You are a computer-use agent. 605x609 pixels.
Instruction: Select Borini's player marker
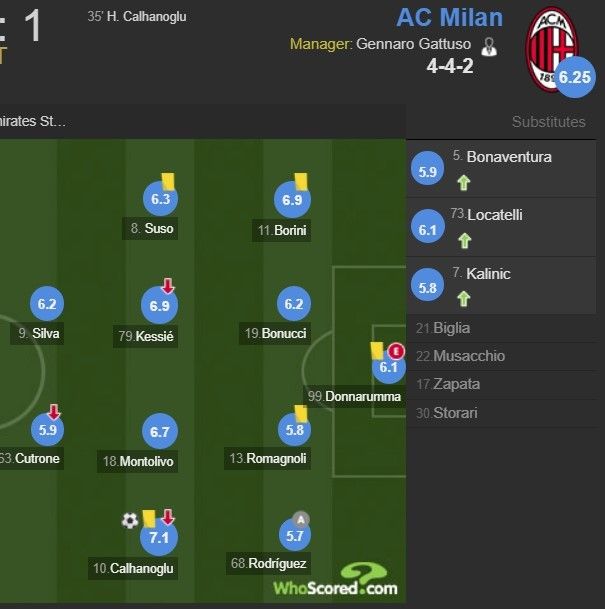point(292,201)
